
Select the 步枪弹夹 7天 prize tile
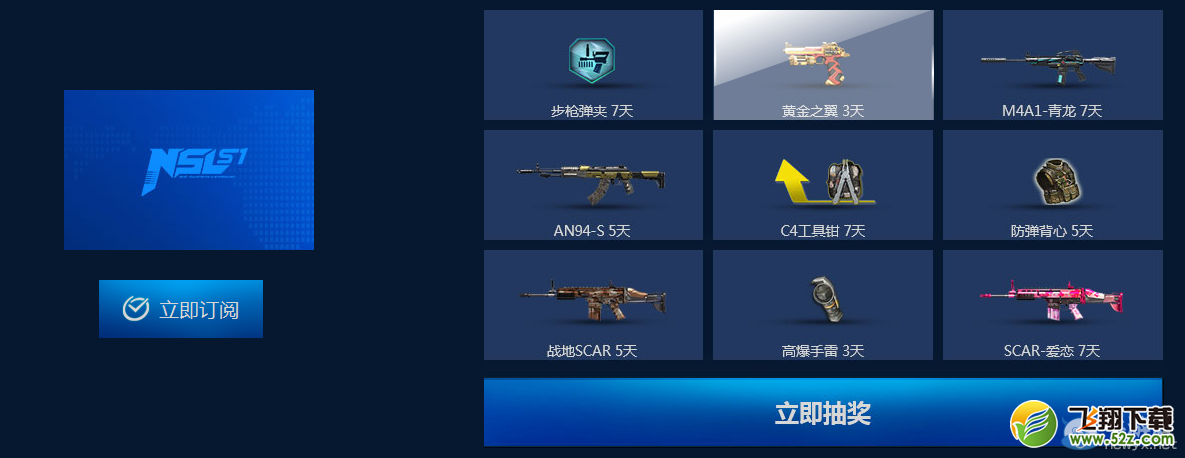593,65
